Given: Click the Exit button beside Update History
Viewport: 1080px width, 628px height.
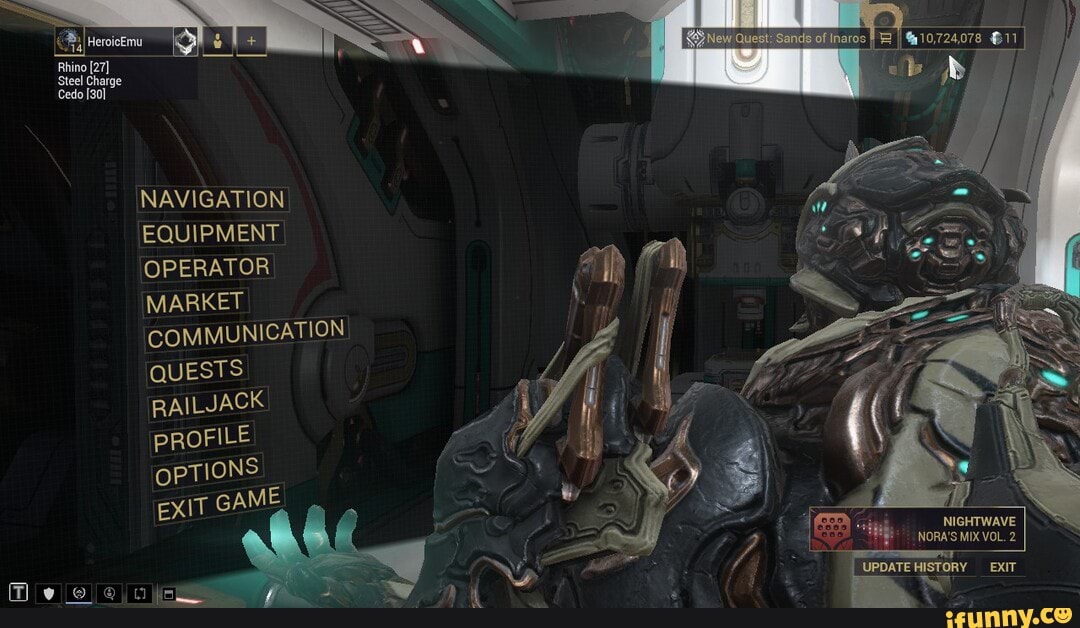Looking at the screenshot, I should coord(1002,567).
